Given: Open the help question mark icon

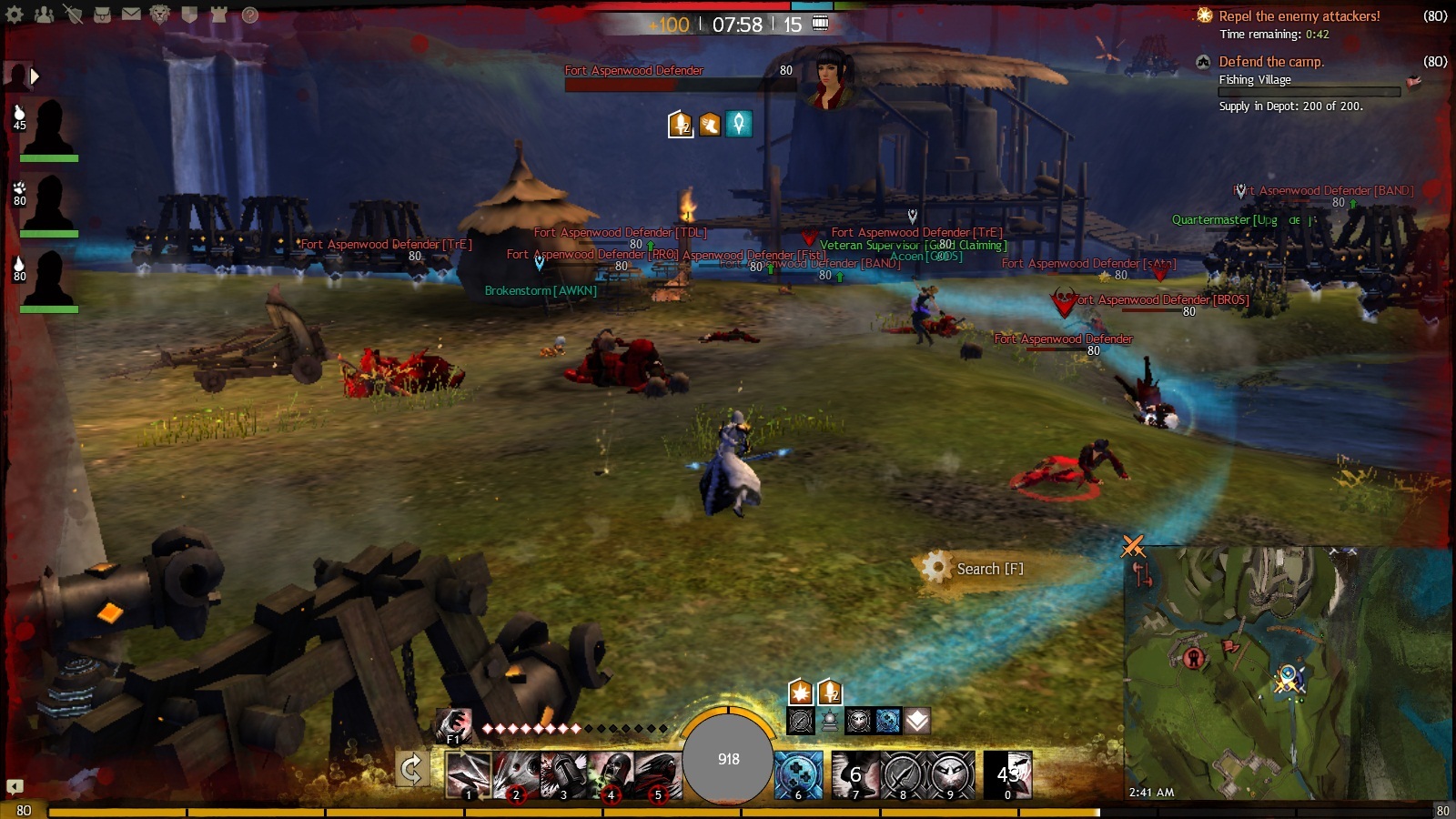Looking at the screenshot, I should (x=250, y=15).
